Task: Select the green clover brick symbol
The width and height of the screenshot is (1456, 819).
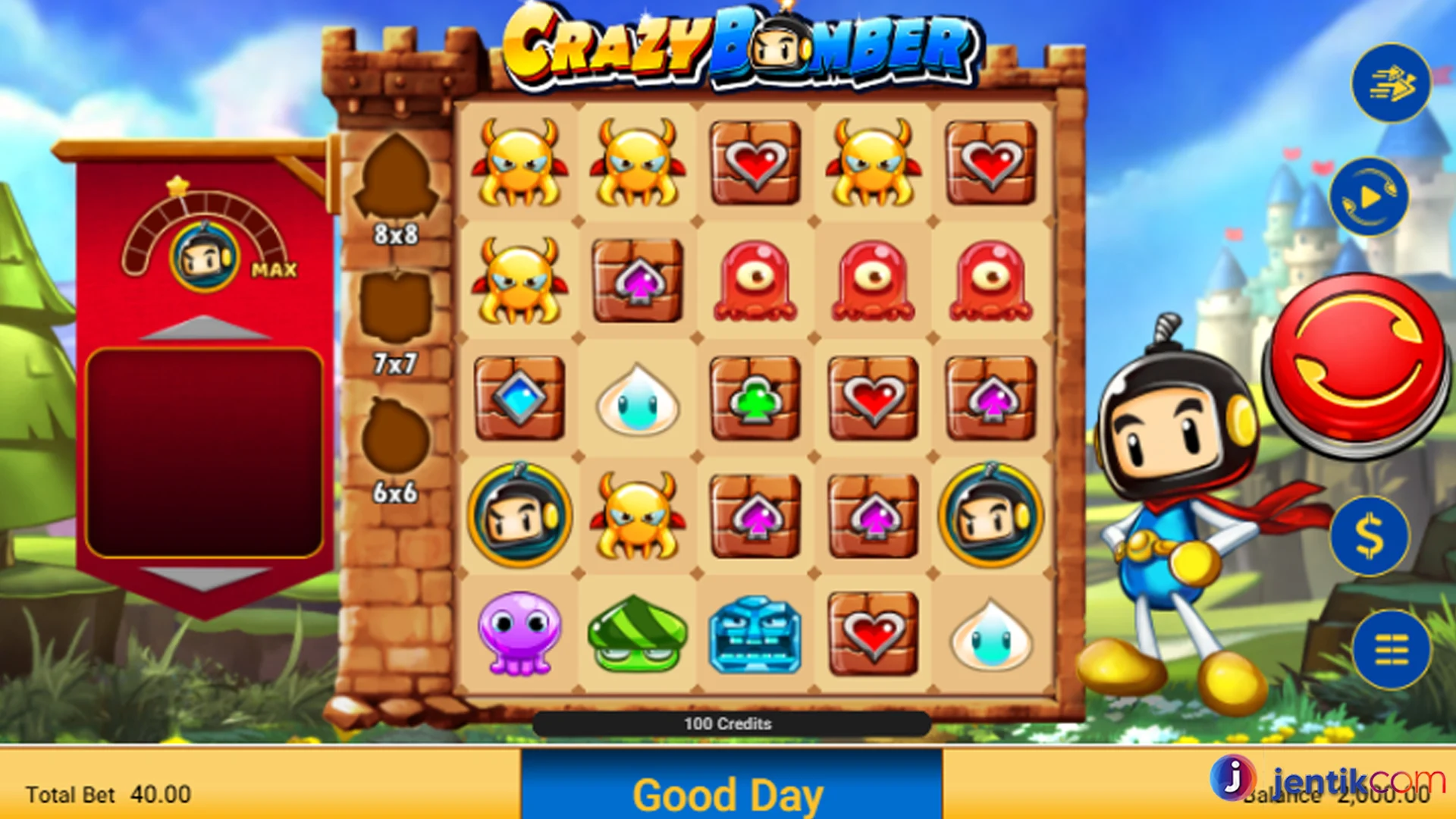Action: pos(755,398)
